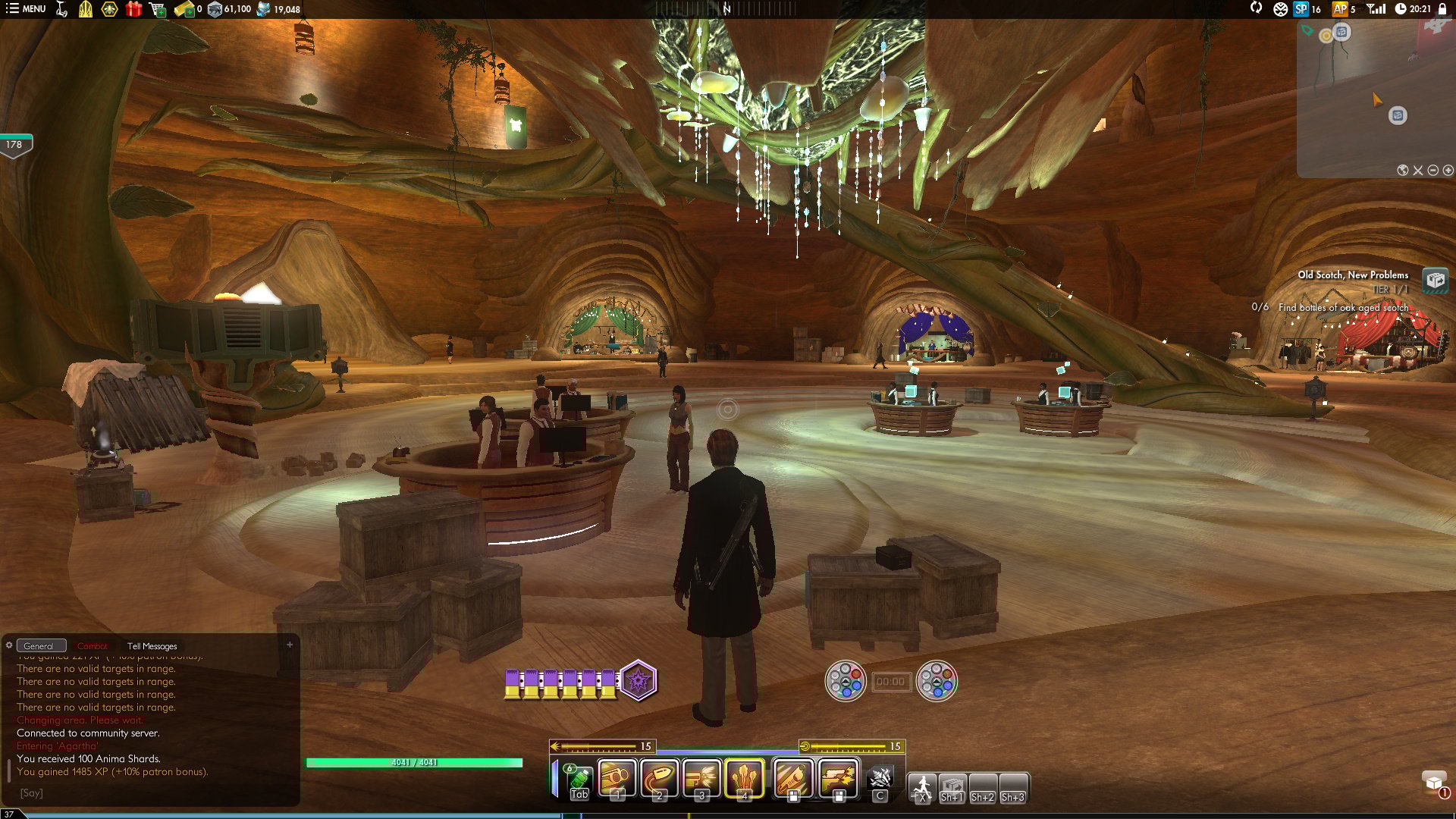This screenshot has height=819, width=1456.
Task: Click the red gift box icon
Action: click(133, 9)
